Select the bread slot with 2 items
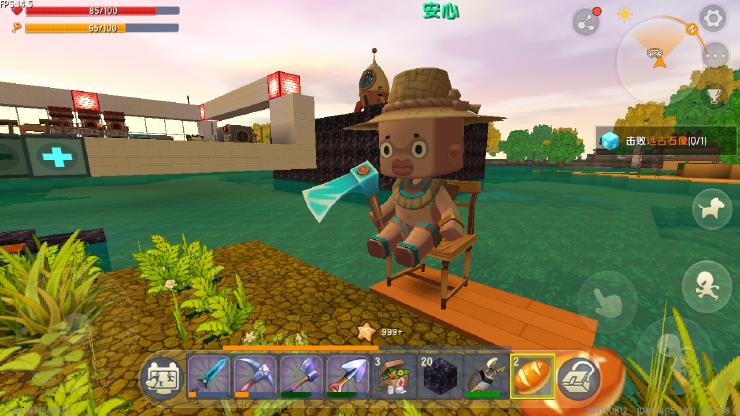740x416 pixels. 531,376
